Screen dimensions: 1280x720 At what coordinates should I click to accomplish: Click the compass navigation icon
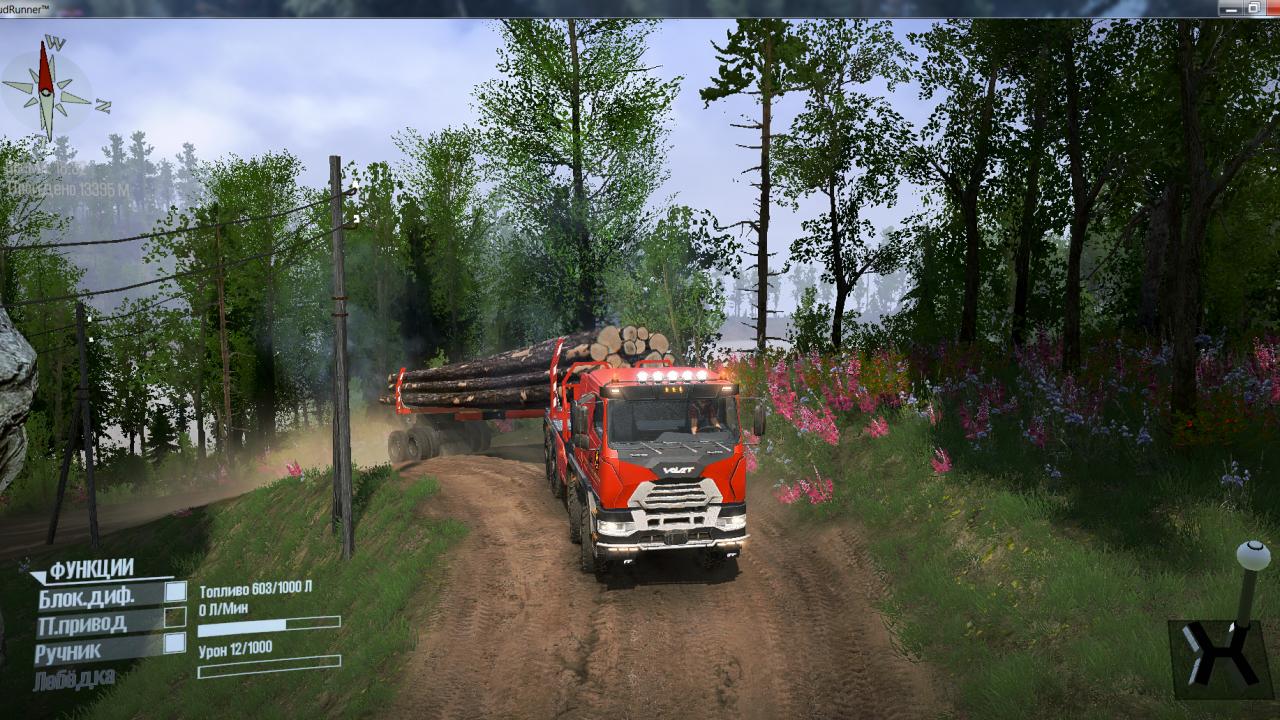pyautogui.click(x=47, y=90)
